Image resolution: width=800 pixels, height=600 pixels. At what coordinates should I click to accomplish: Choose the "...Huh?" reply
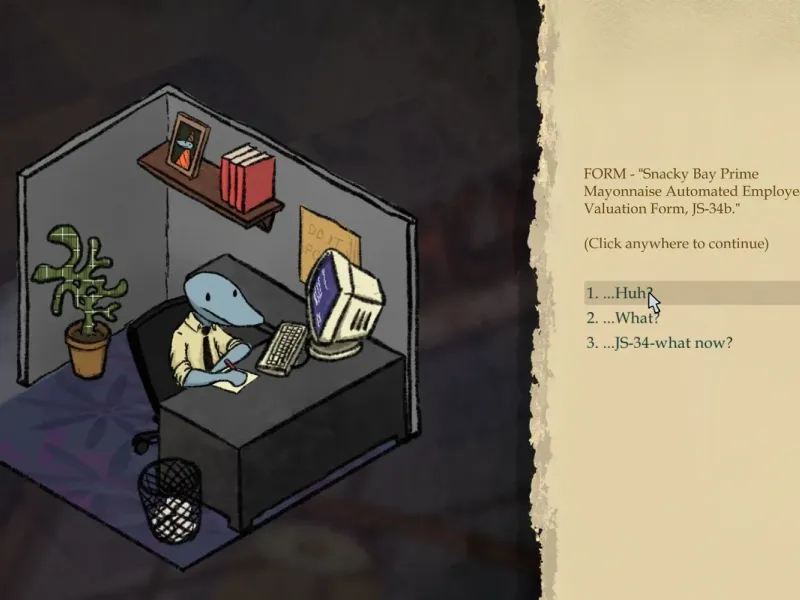click(625, 293)
